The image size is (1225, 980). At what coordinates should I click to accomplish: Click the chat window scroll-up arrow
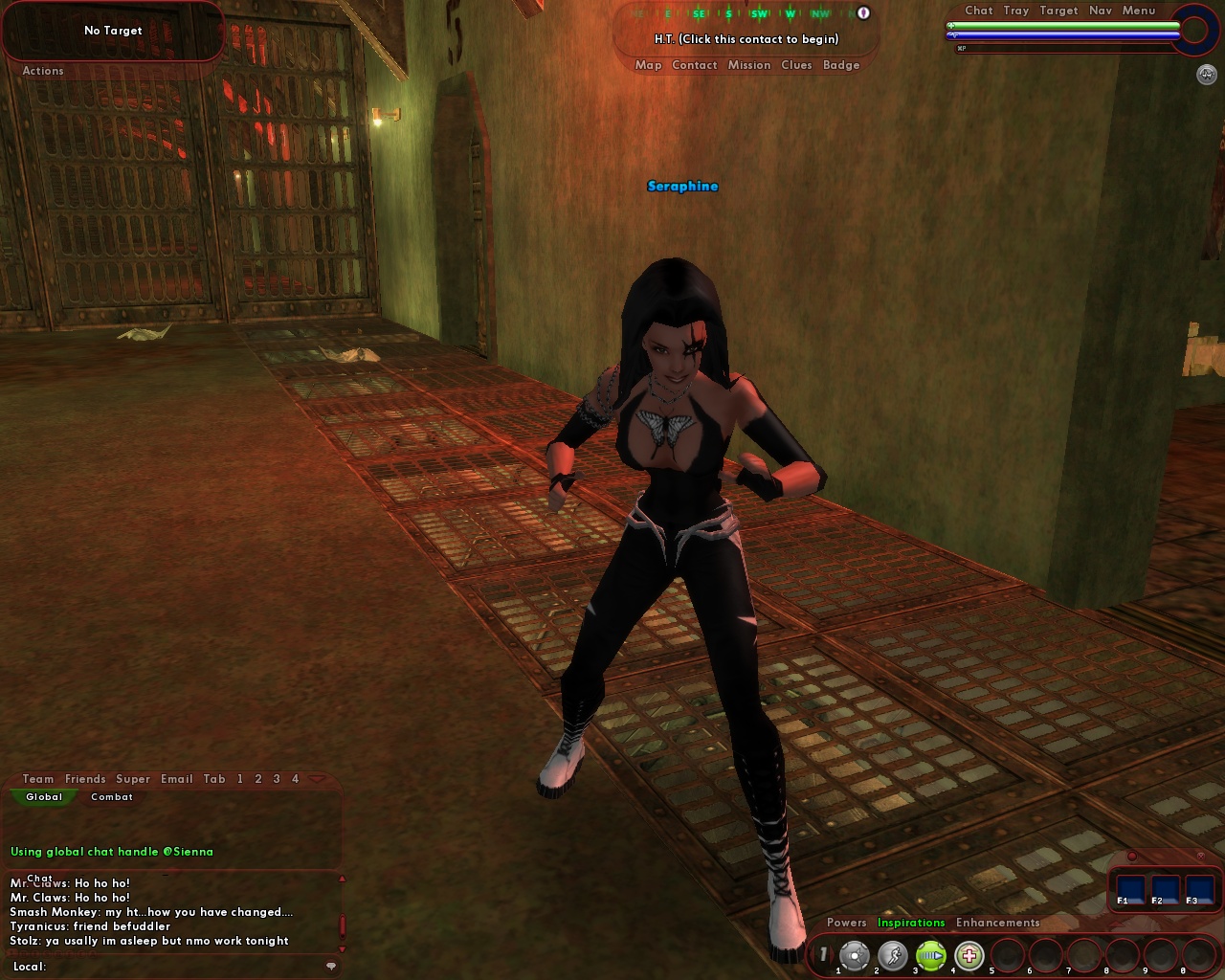(x=343, y=879)
